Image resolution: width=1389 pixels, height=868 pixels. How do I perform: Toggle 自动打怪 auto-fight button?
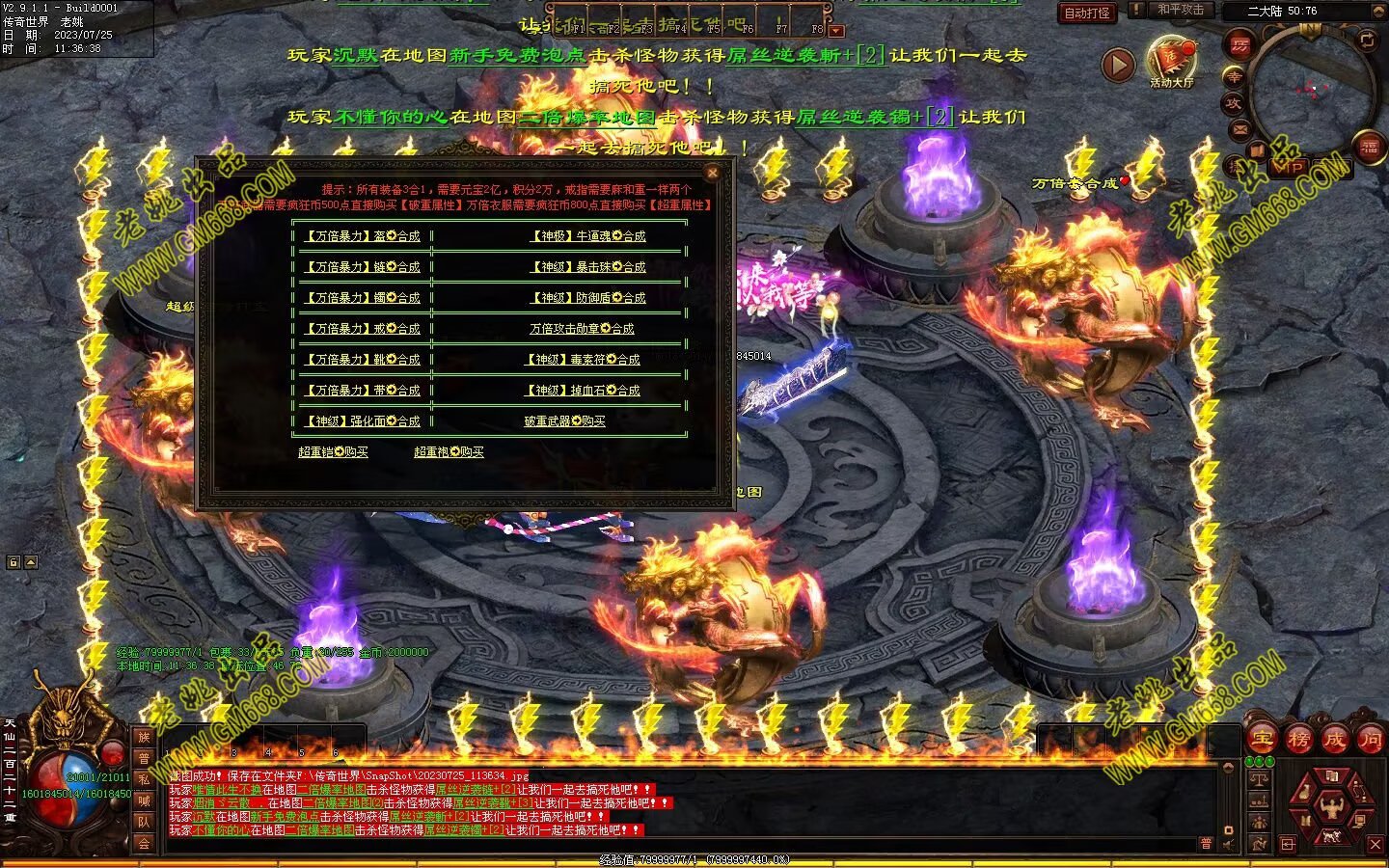pyautogui.click(x=1087, y=14)
